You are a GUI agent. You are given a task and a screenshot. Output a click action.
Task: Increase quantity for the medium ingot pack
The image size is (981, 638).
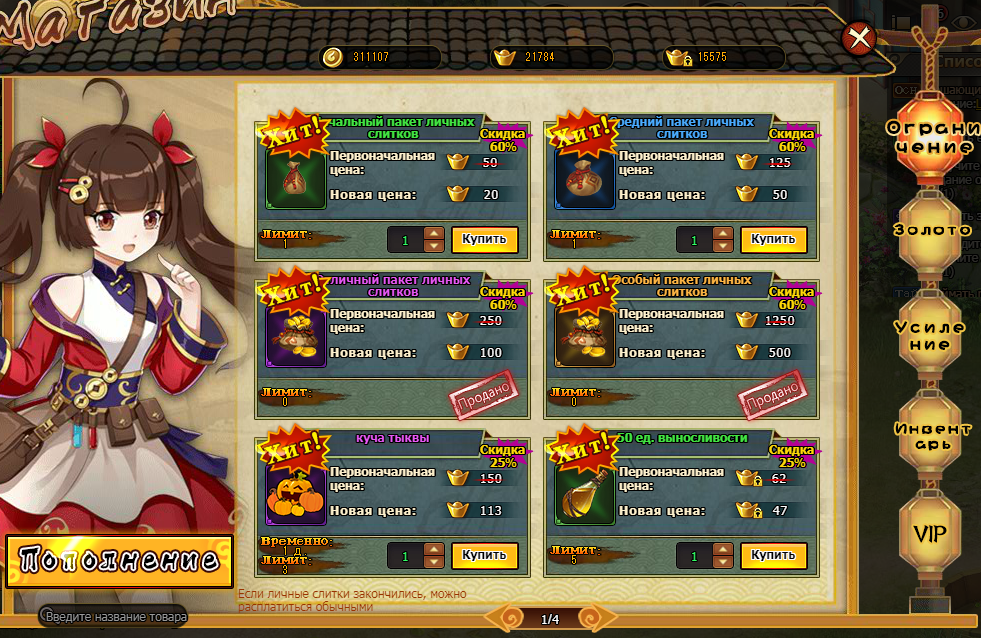(x=723, y=234)
